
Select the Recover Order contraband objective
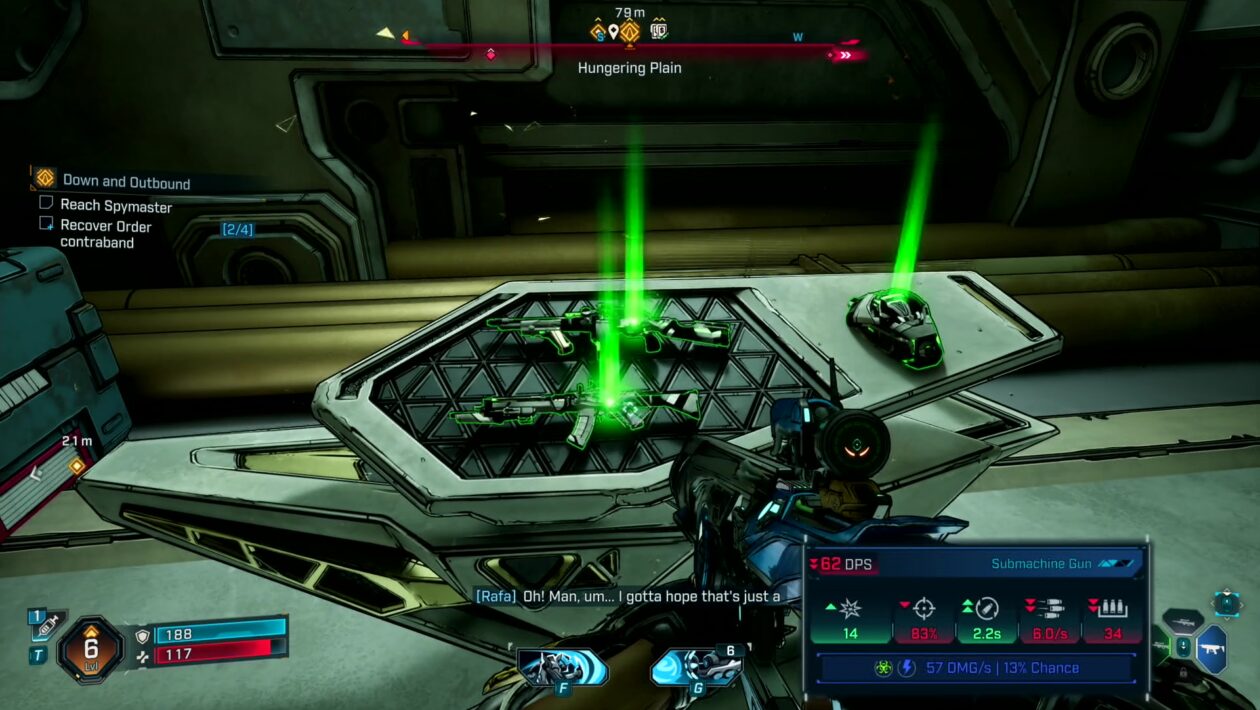coord(105,234)
